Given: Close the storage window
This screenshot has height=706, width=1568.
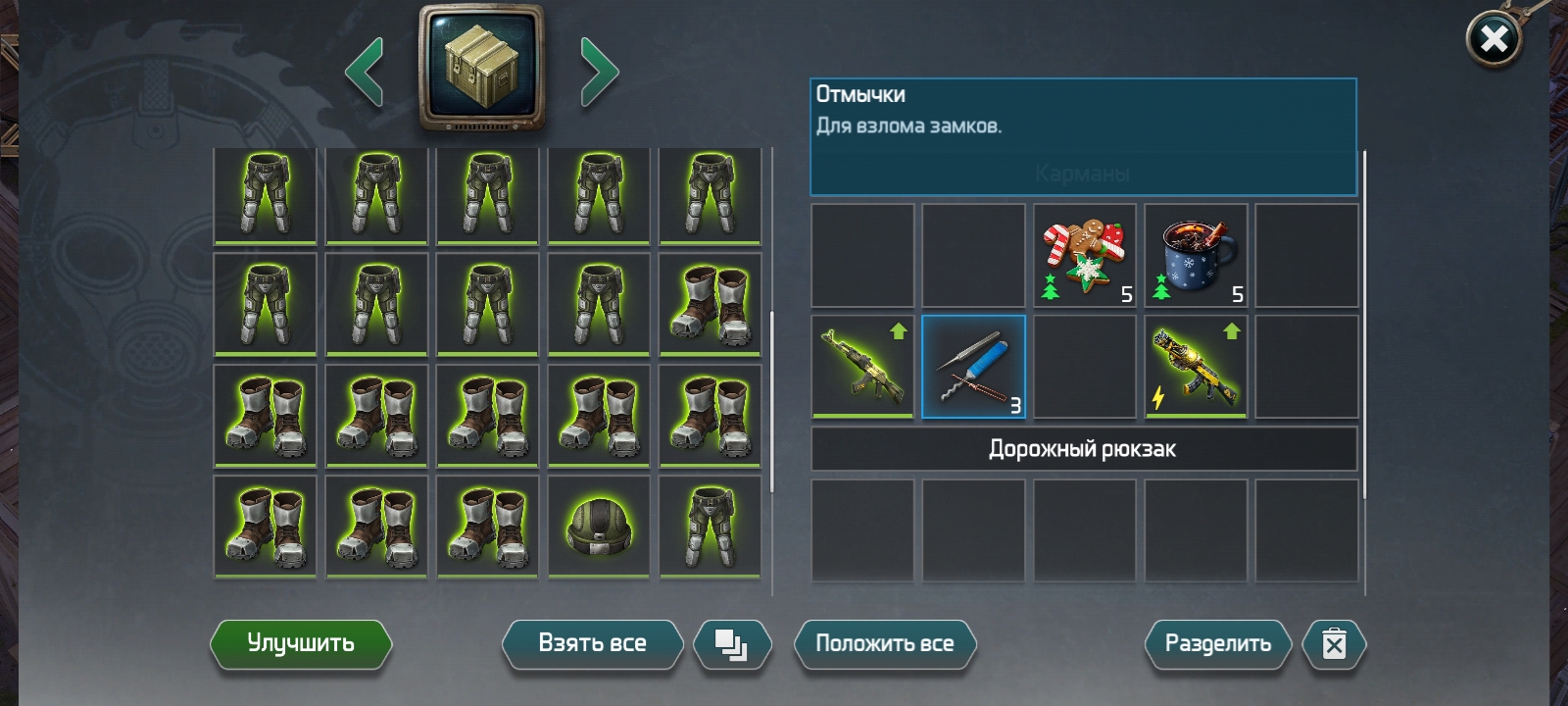Looking at the screenshot, I should coord(1493,40).
